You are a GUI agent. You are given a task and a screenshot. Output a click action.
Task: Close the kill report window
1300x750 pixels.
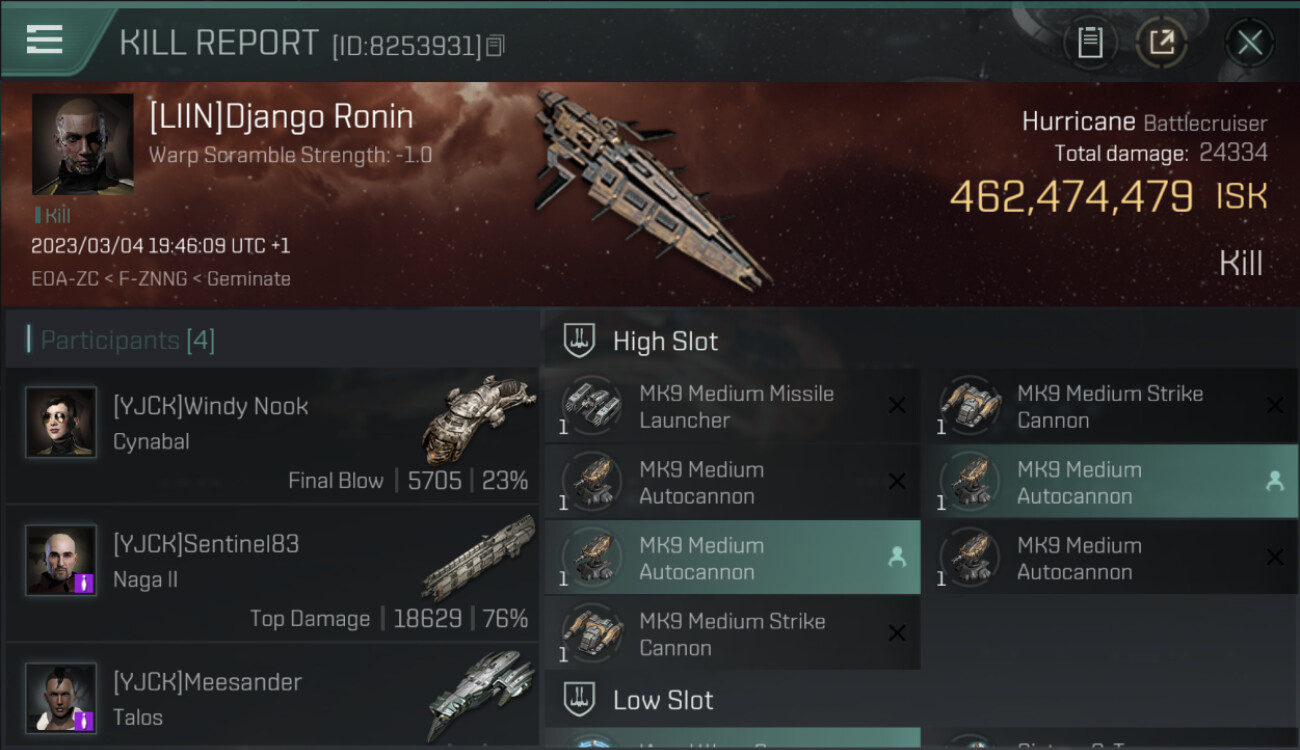pos(1249,42)
